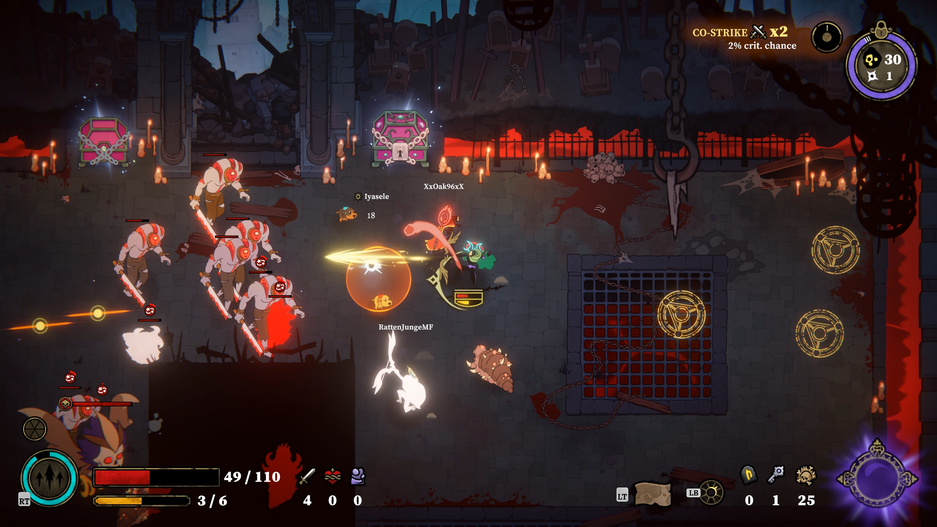Open the parchment map icon
The width and height of the screenshot is (937, 527).
tap(652, 493)
